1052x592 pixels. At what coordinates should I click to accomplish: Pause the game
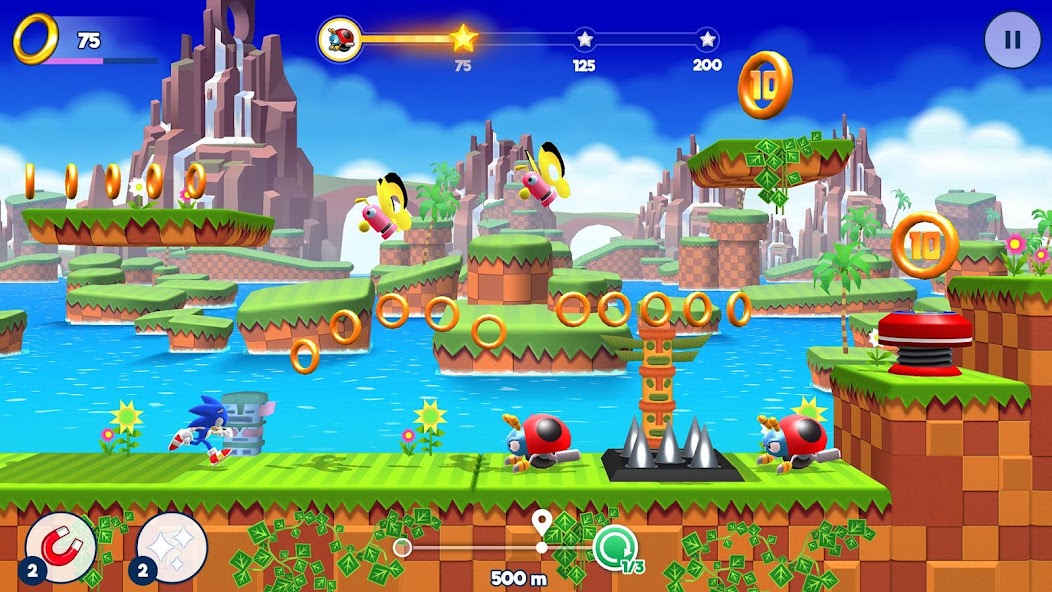[1012, 40]
